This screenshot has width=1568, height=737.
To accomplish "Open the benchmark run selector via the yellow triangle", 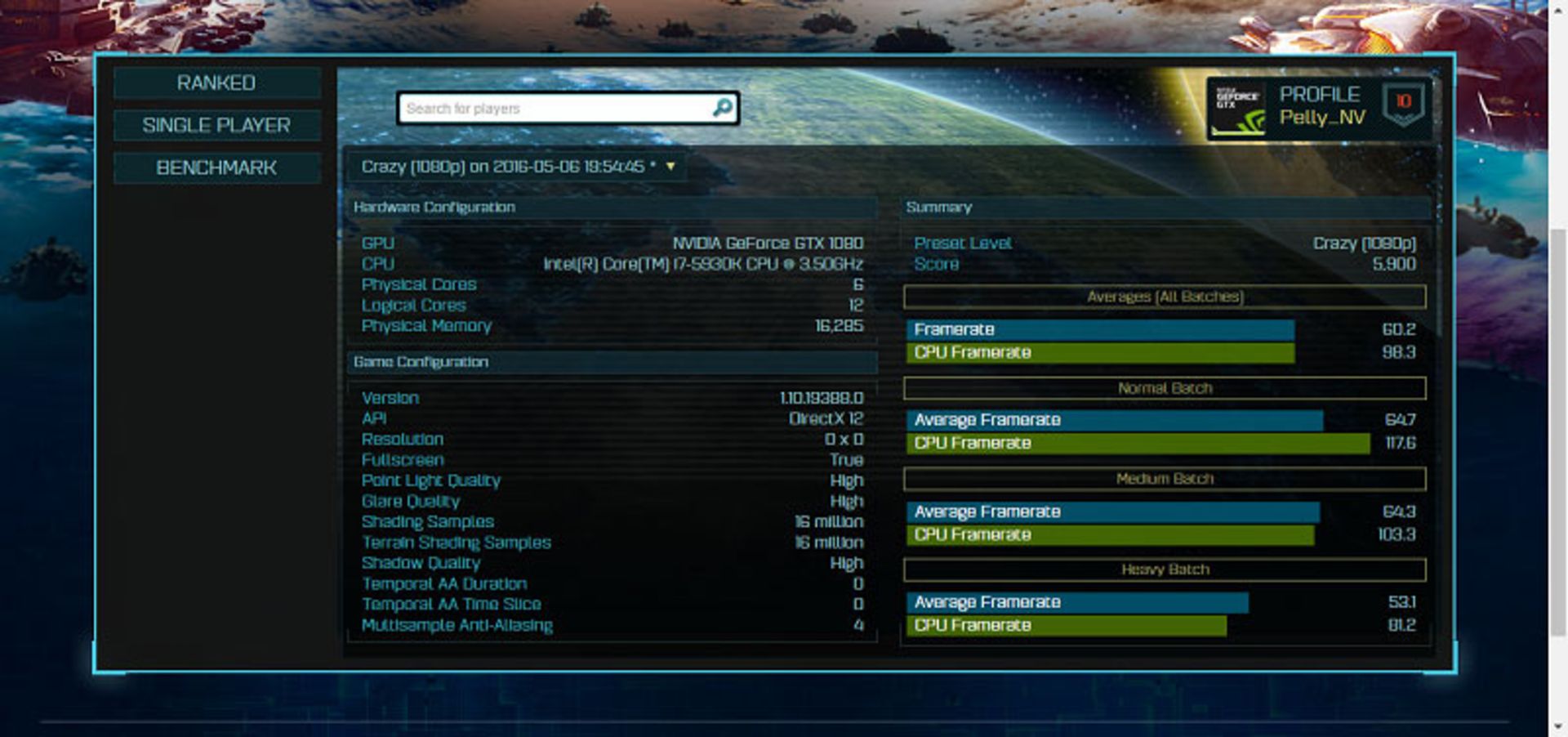I will tap(671, 164).
